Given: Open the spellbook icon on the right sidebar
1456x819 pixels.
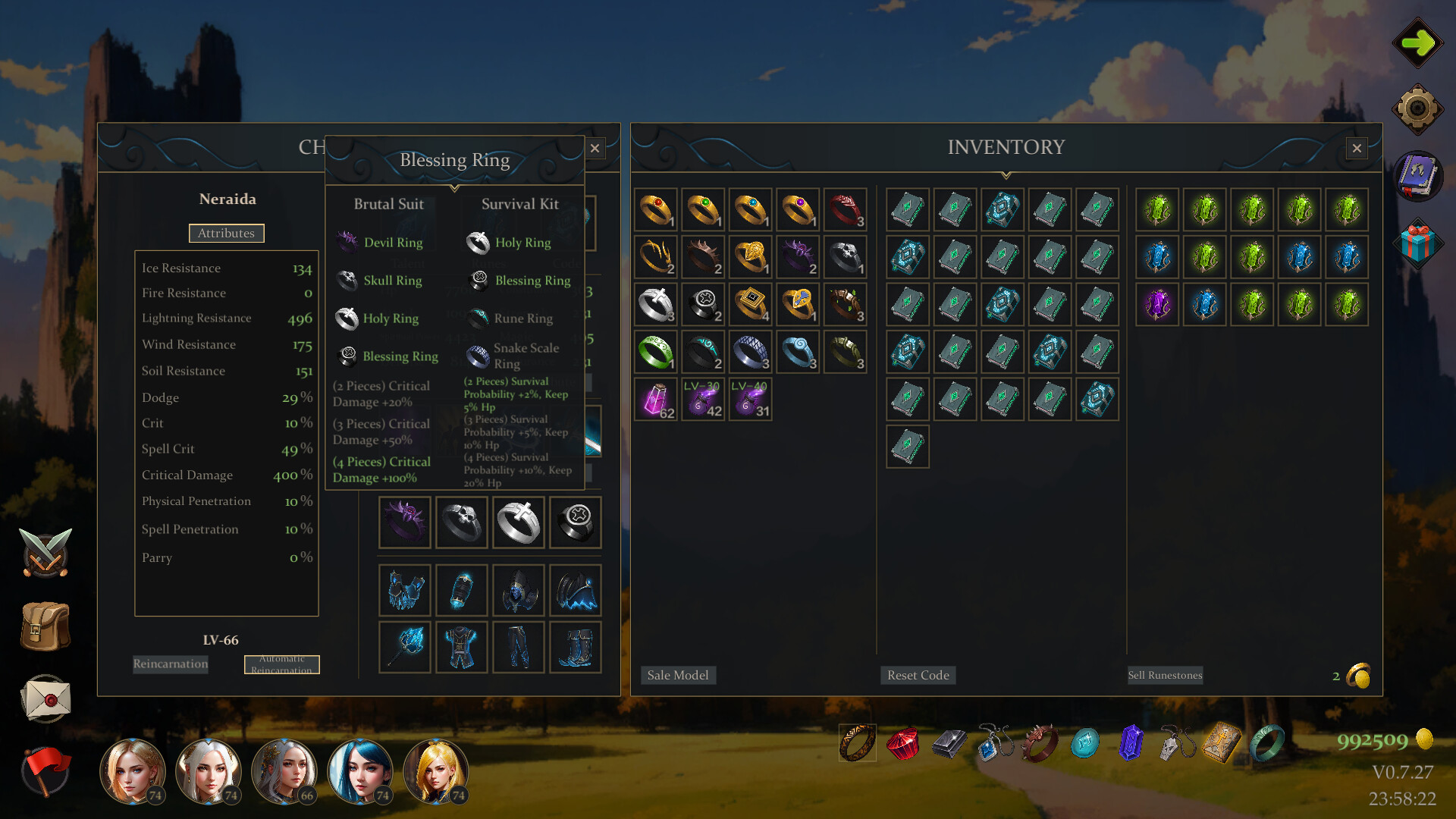Looking at the screenshot, I should (1419, 175).
